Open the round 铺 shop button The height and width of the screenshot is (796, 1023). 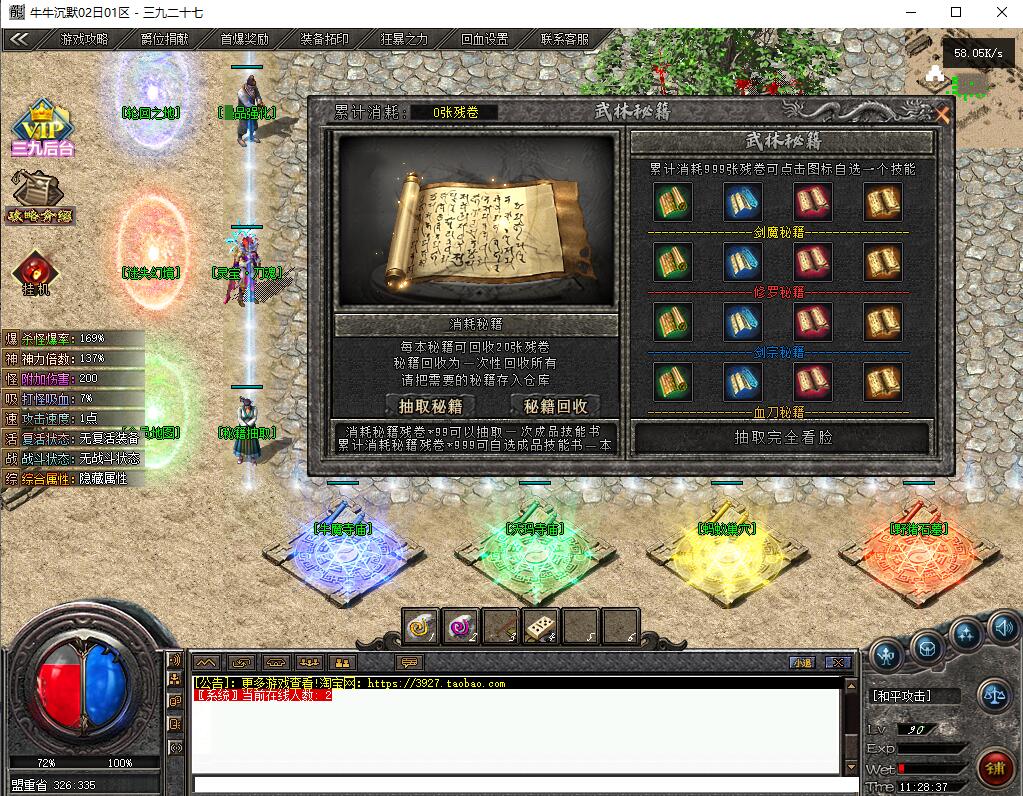(993, 768)
